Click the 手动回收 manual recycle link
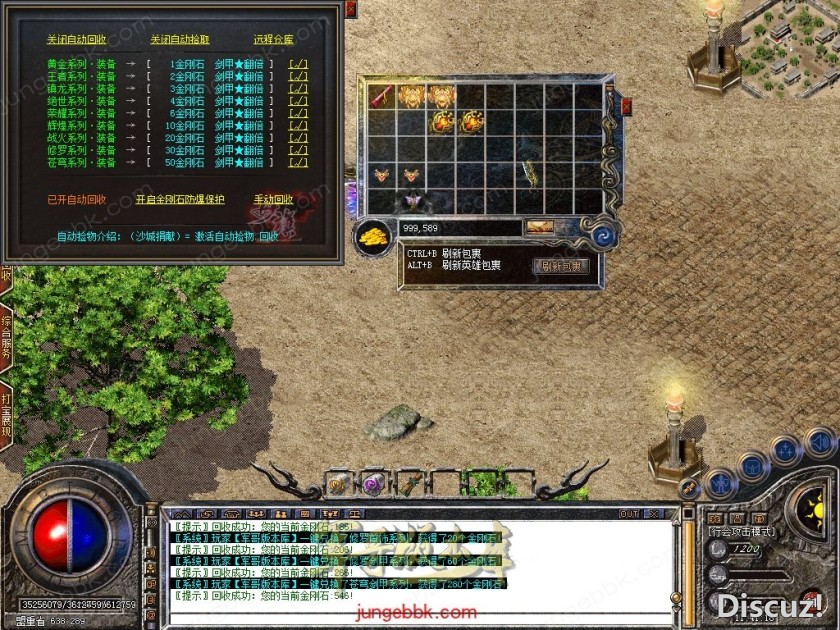Image resolution: width=840 pixels, height=630 pixels. coord(273,199)
